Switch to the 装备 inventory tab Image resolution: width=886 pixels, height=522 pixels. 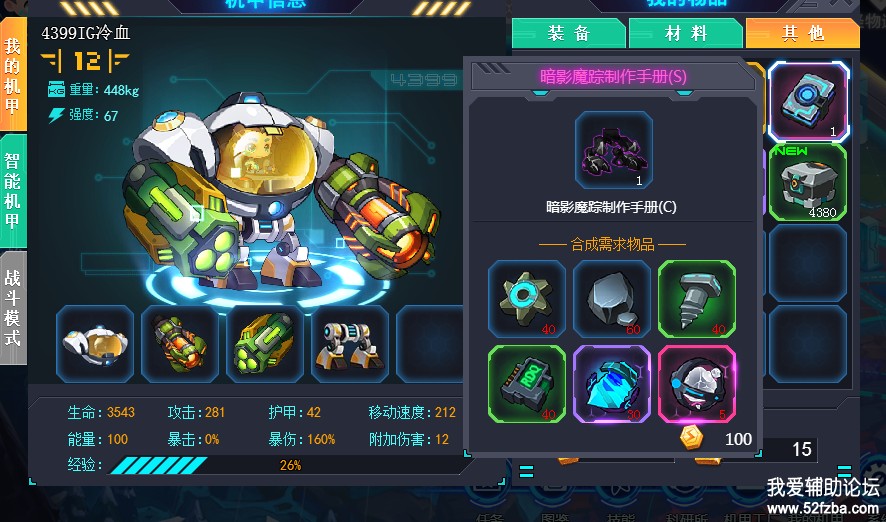(569, 33)
